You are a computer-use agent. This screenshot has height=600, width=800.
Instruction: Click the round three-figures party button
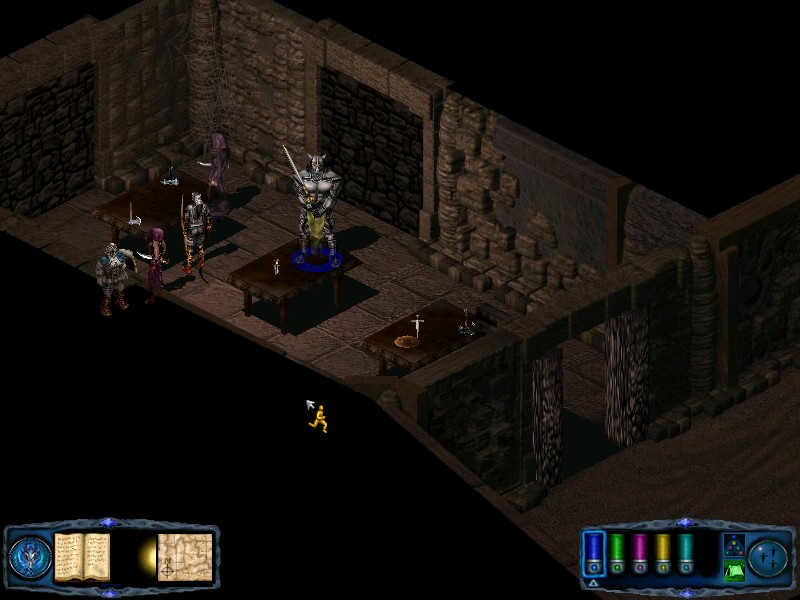pos(769,556)
